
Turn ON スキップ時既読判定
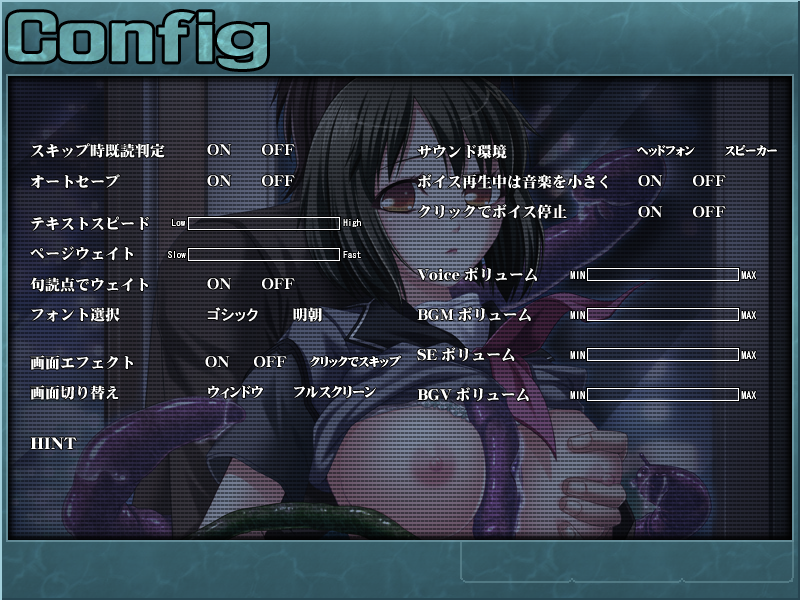point(218,150)
